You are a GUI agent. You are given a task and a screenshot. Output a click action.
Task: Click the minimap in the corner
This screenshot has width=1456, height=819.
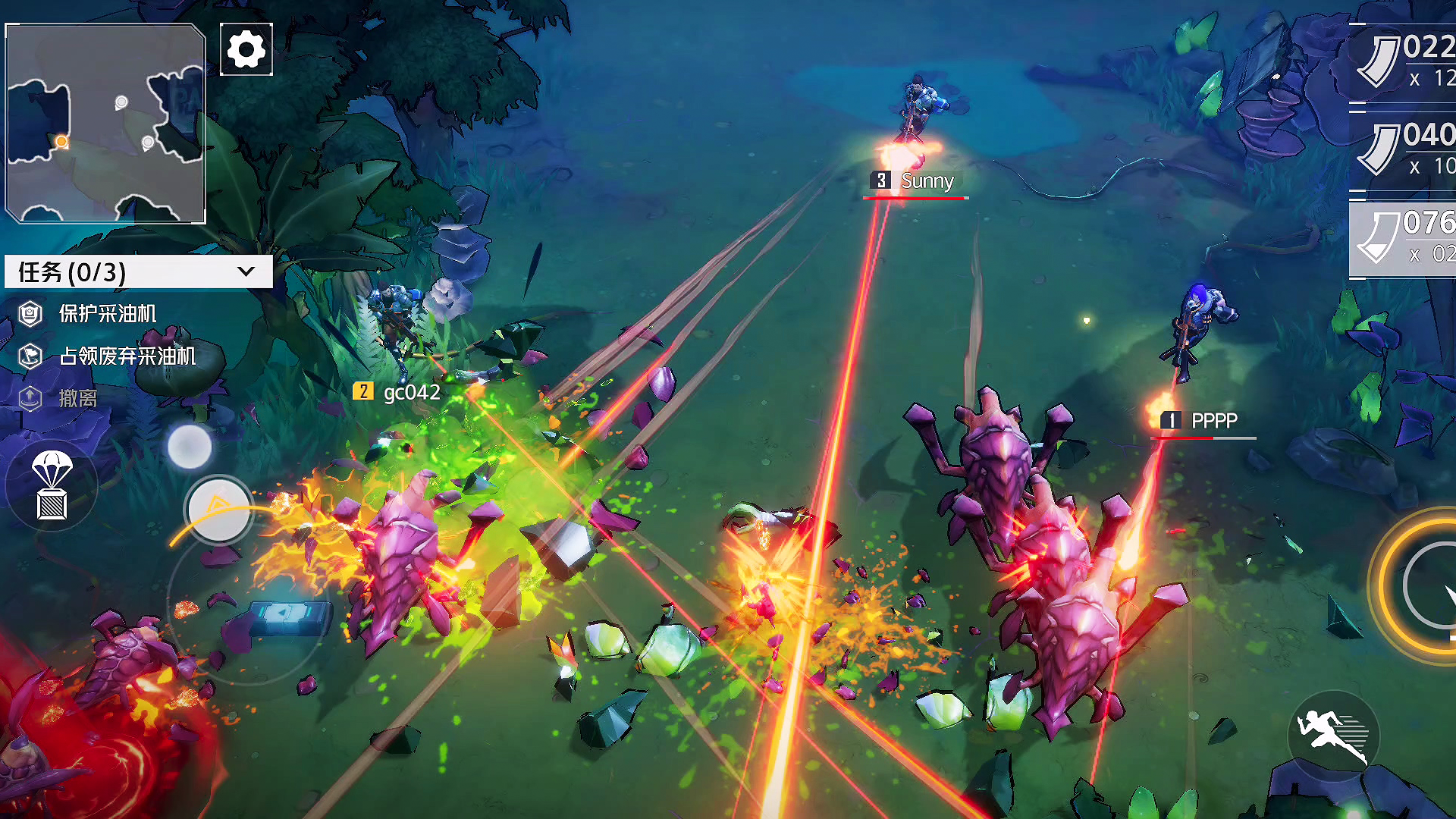point(105,124)
